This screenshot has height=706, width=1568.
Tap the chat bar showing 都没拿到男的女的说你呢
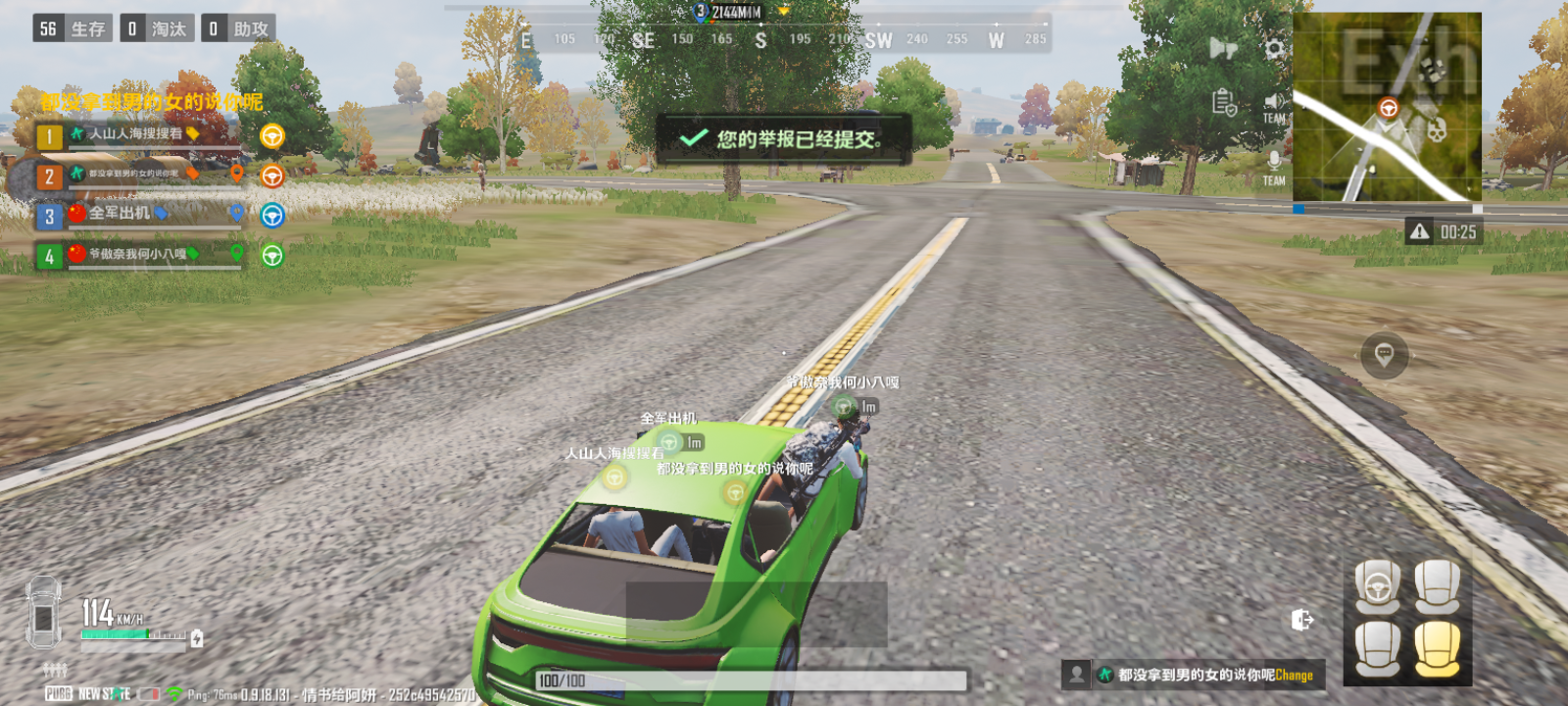1186,675
